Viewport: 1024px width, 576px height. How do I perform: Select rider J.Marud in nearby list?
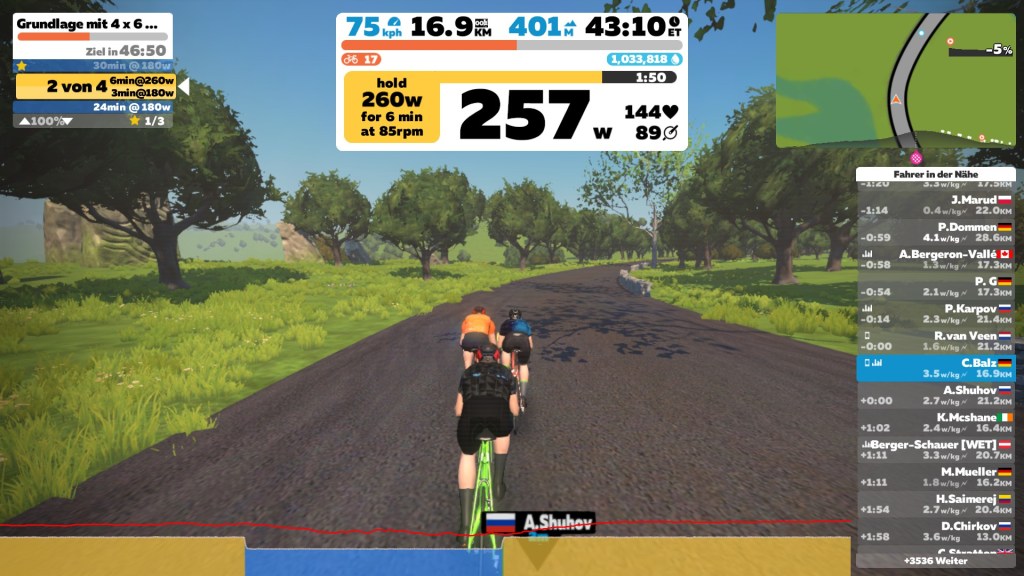click(935, 205)
